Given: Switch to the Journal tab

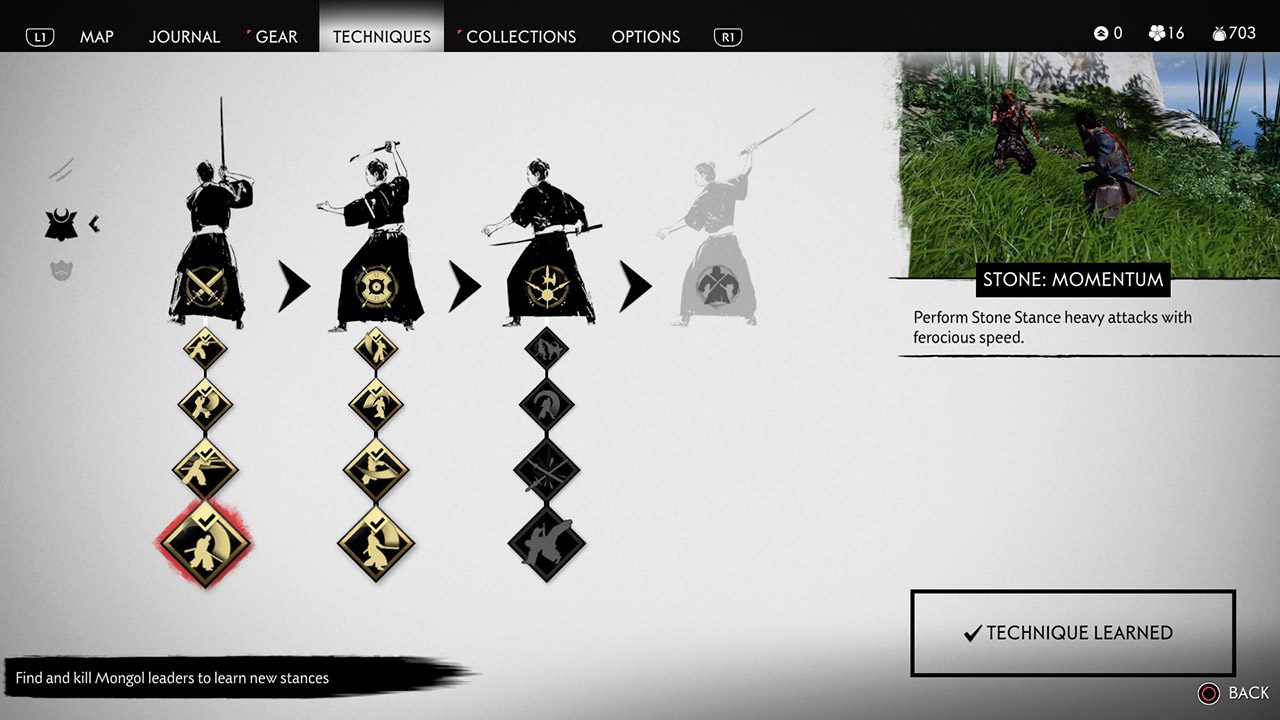Looking at the screenshot, I should (184, 37).
